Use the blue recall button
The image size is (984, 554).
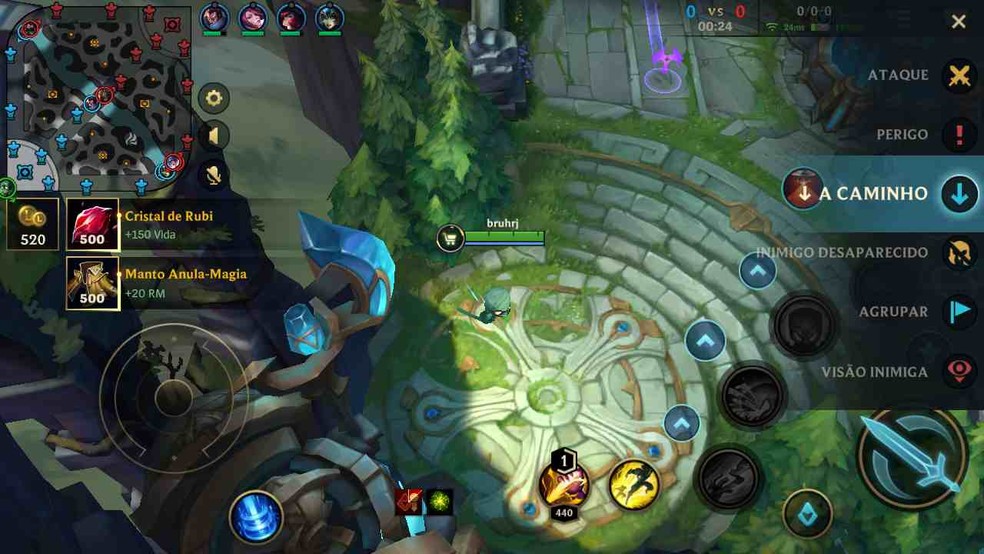(256, 517)
